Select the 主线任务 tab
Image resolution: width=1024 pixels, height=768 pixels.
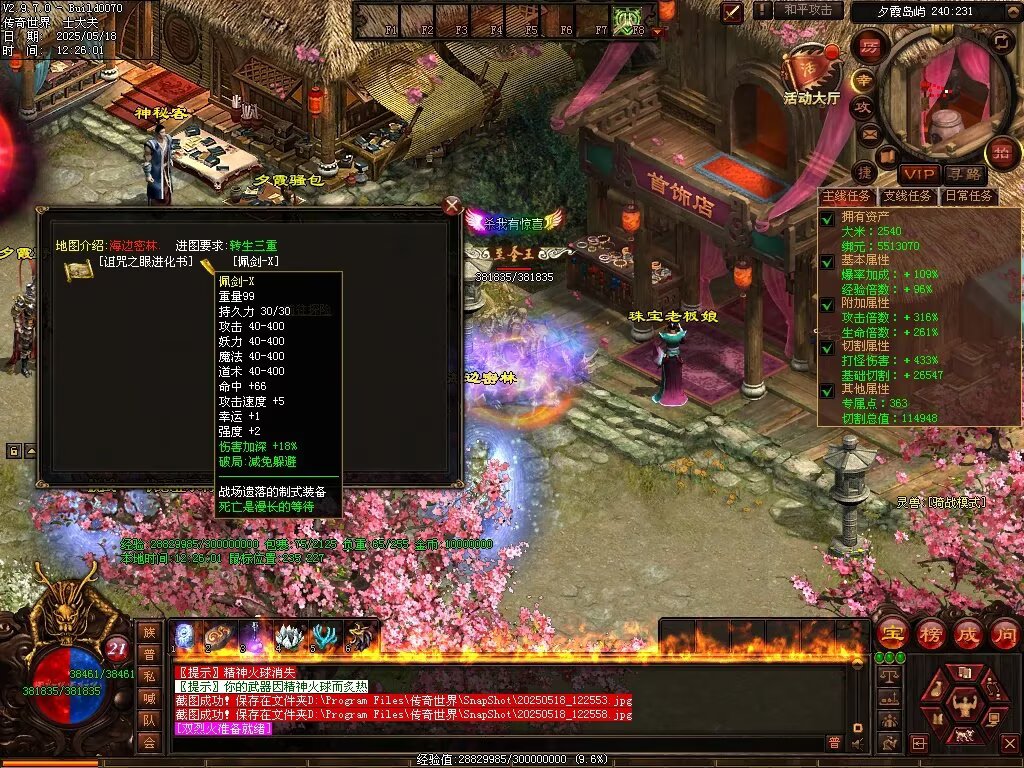(x=846, y=196)
